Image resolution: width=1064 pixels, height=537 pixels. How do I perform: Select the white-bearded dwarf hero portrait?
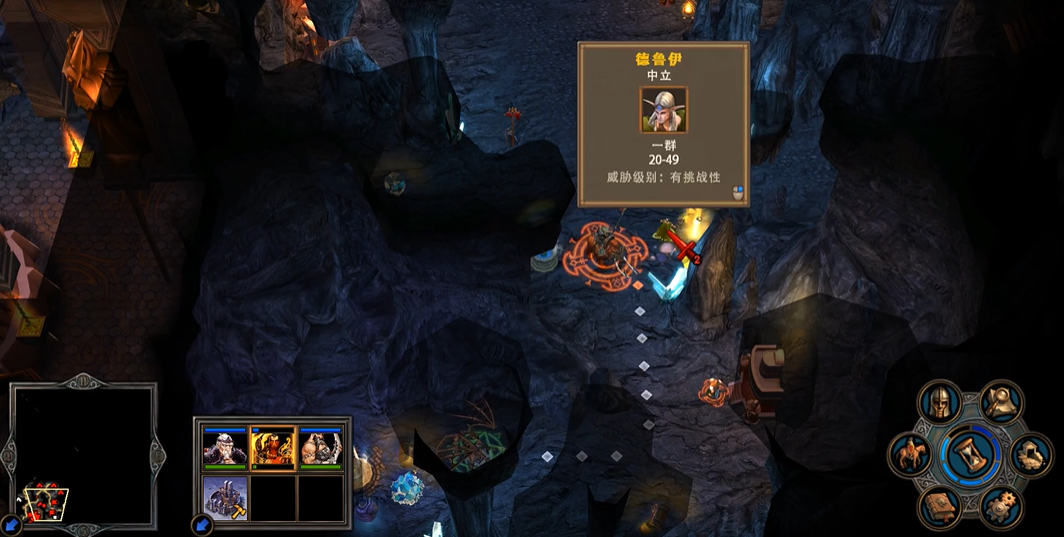point(223,448)
